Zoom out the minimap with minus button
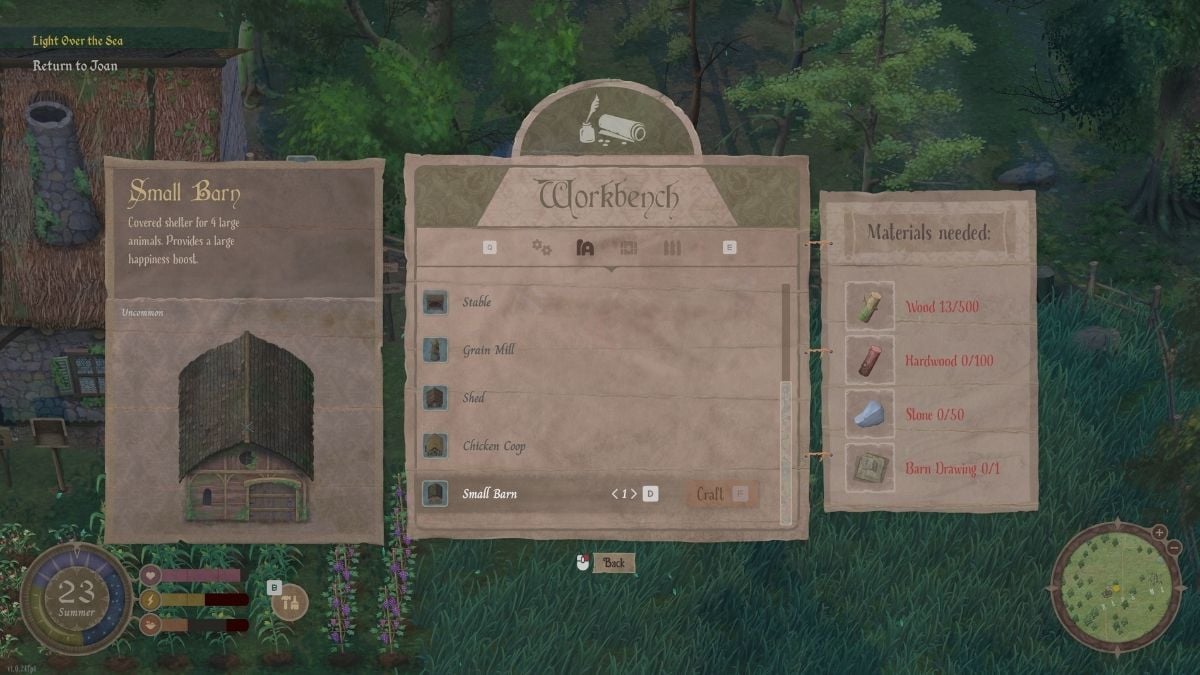Screen dimensions: 1200x675 pos(1172,549)
